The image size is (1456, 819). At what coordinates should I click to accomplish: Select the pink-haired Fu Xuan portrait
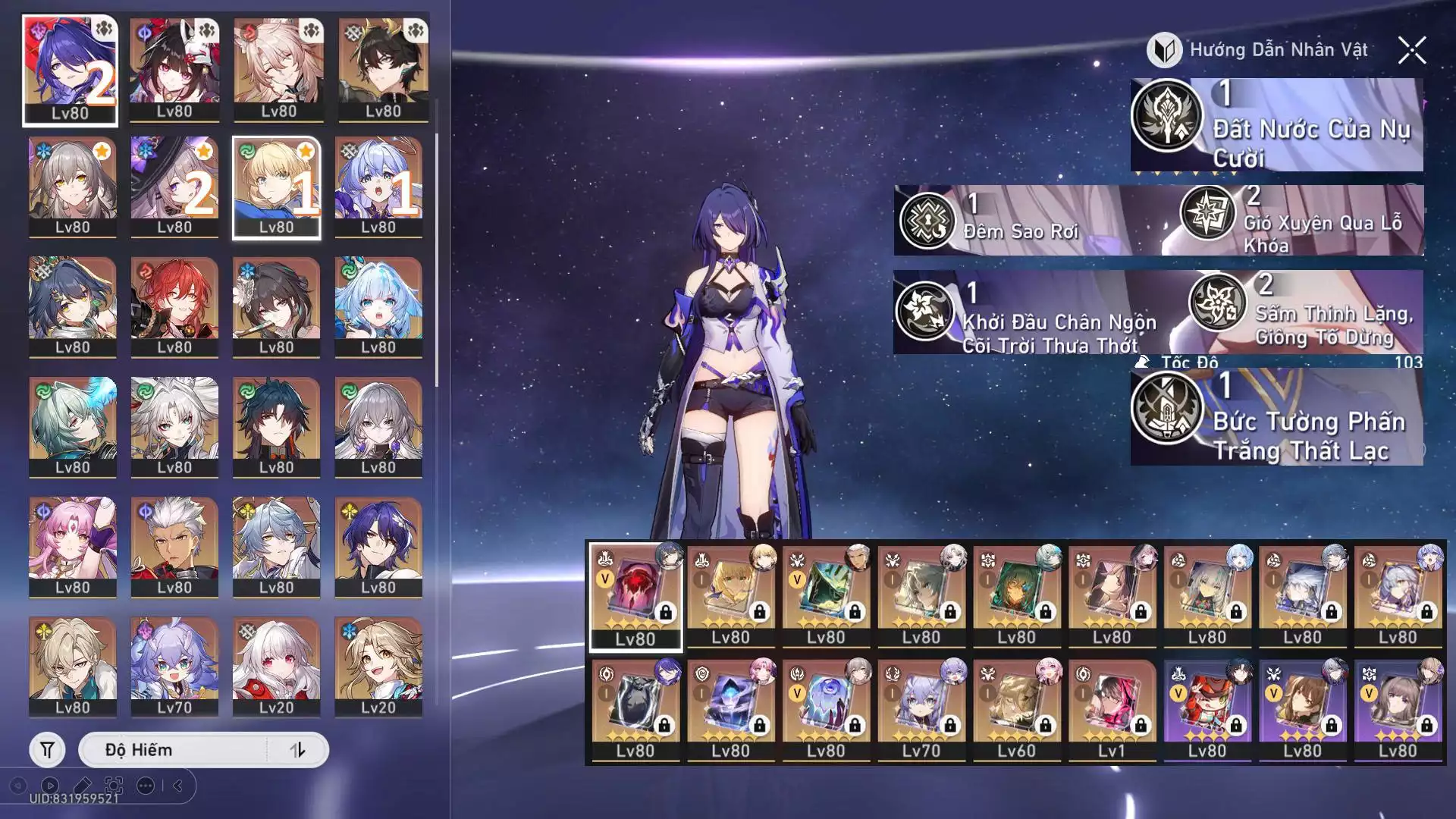tap(73, 546)
